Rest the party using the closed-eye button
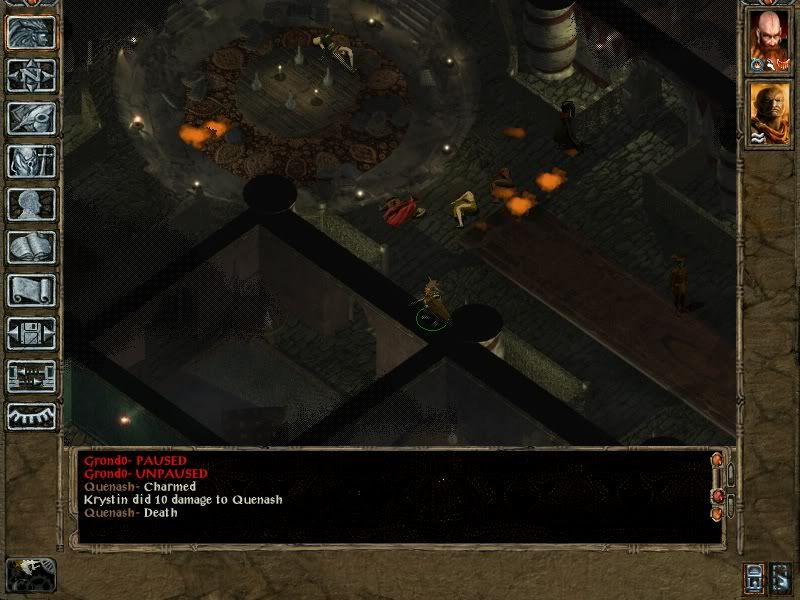 pos(31,416)
